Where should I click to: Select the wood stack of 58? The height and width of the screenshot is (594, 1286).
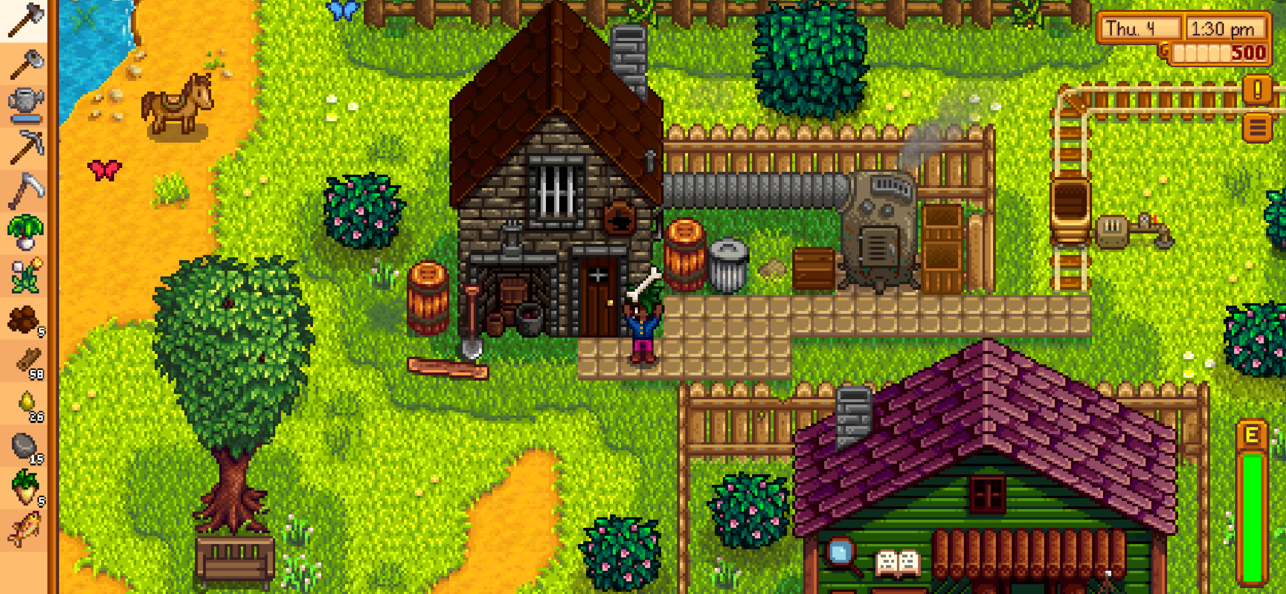click(x=24, y=363)
